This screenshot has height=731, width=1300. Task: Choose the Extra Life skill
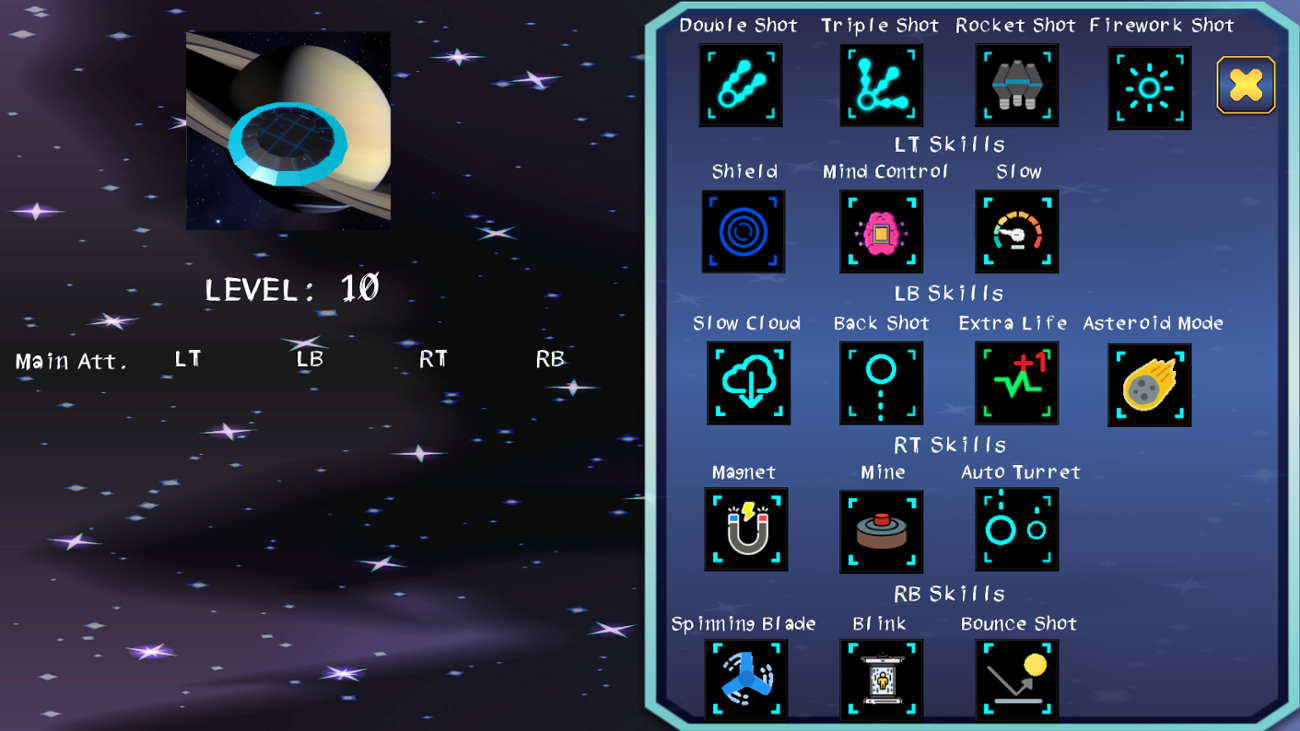pos(1016,383)
